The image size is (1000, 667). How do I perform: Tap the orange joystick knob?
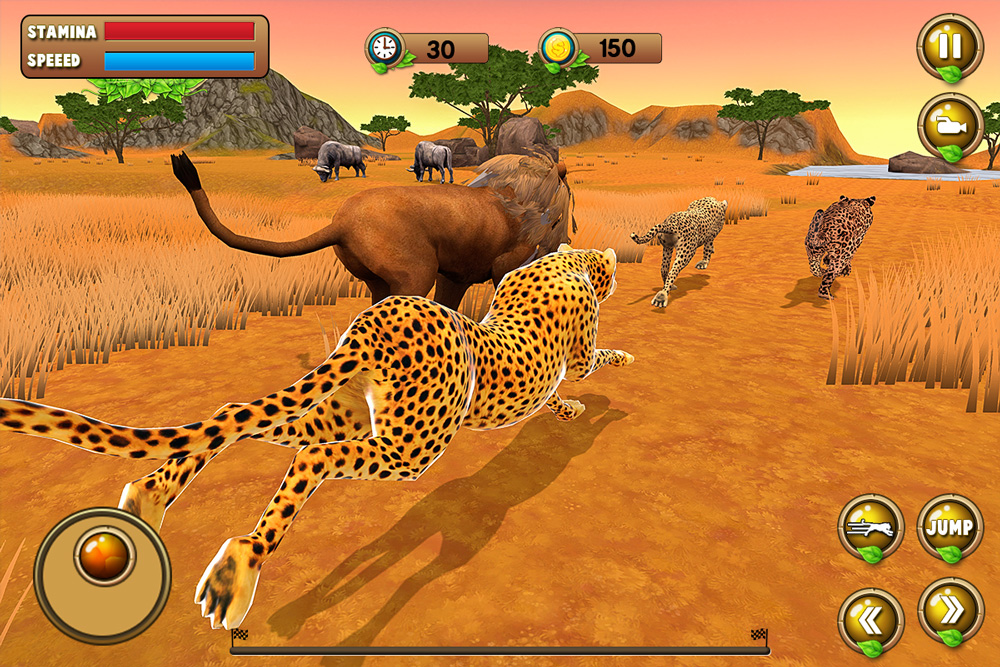point(104,555)
